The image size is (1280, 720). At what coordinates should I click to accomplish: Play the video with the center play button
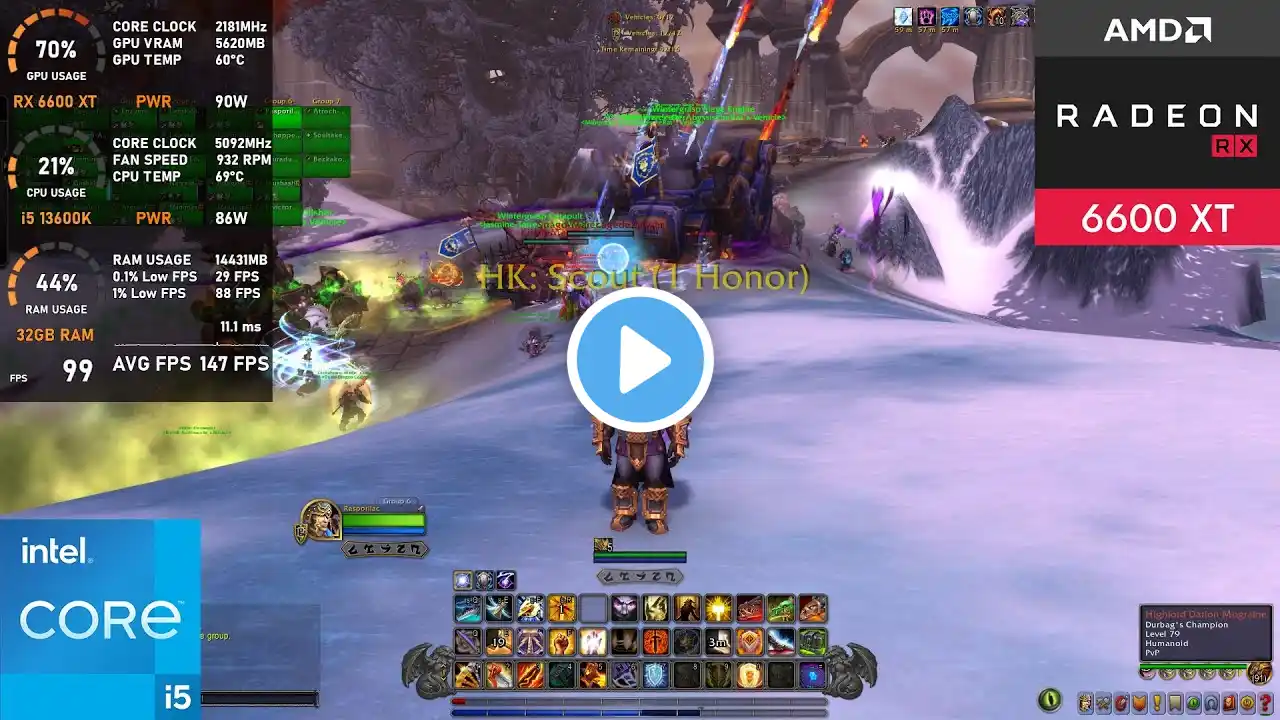pyautogui.click(x=640, y=360)
